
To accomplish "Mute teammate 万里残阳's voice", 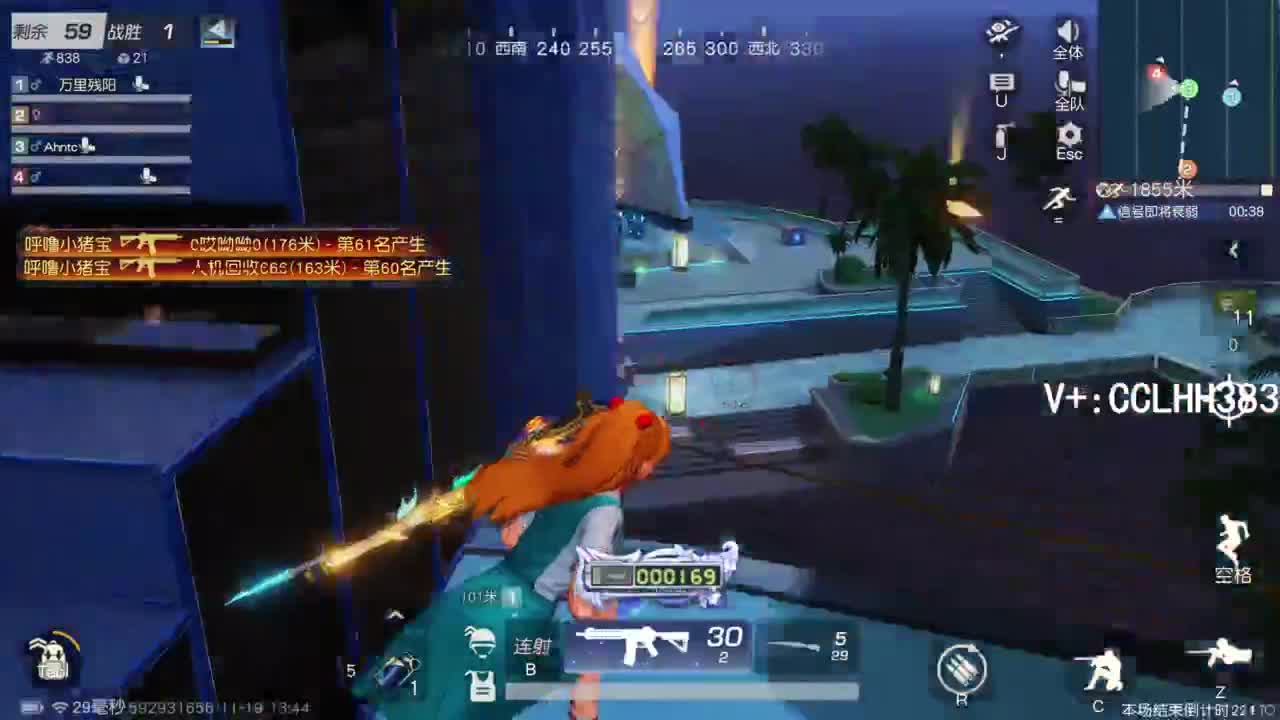I will (140, 84).
